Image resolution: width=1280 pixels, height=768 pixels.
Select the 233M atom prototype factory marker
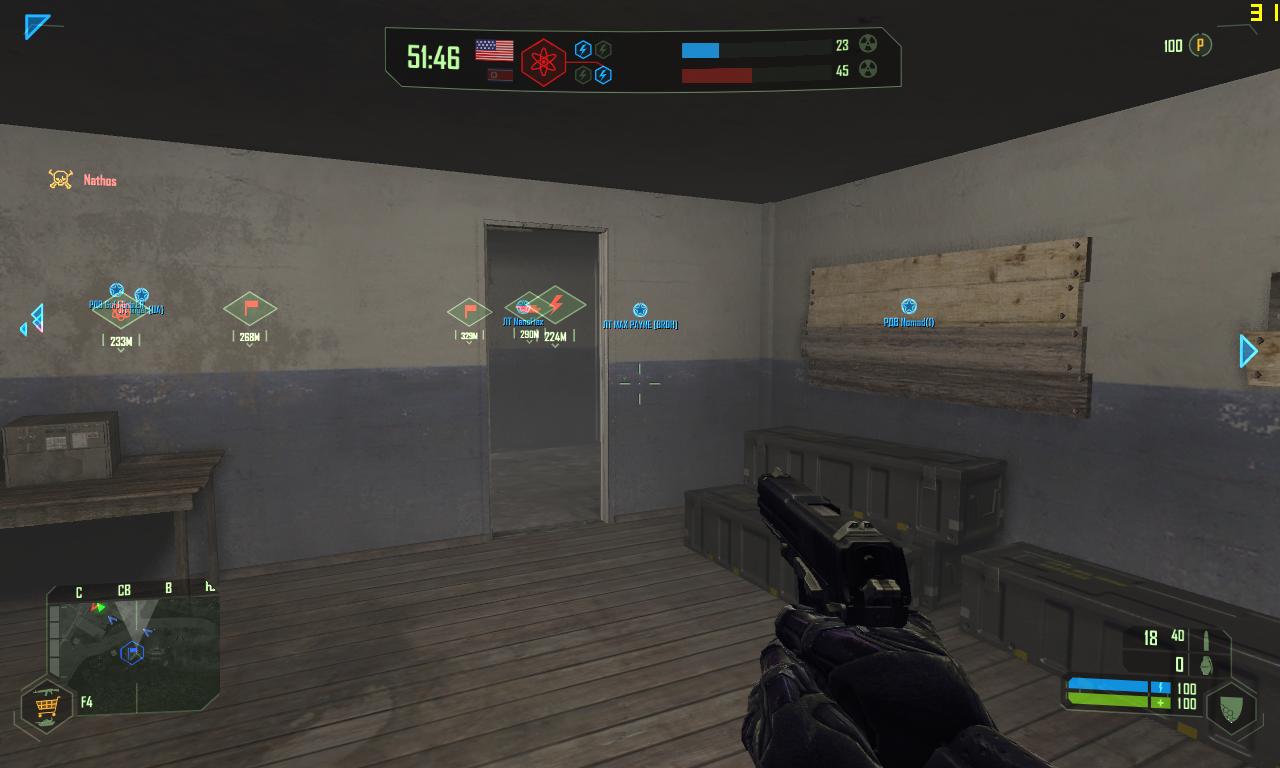point(121,311)
